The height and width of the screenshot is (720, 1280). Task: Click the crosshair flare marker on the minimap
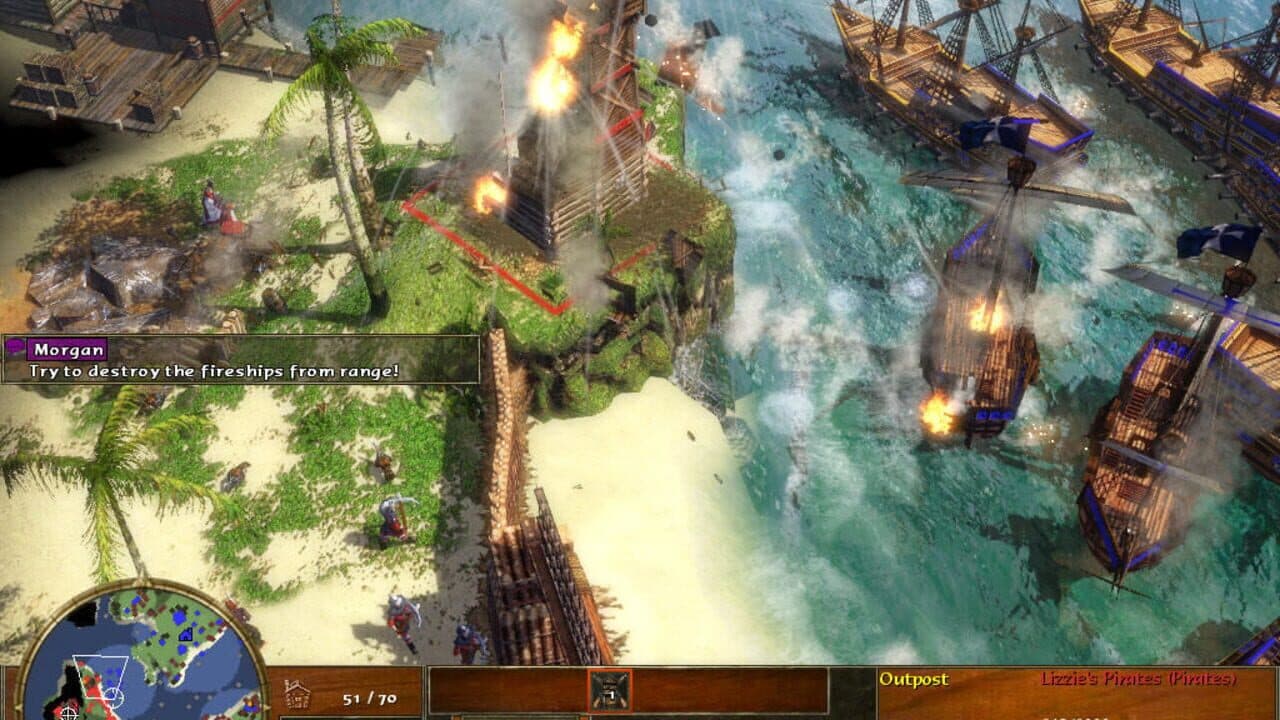pyautogui.click(x=68, y=714)
